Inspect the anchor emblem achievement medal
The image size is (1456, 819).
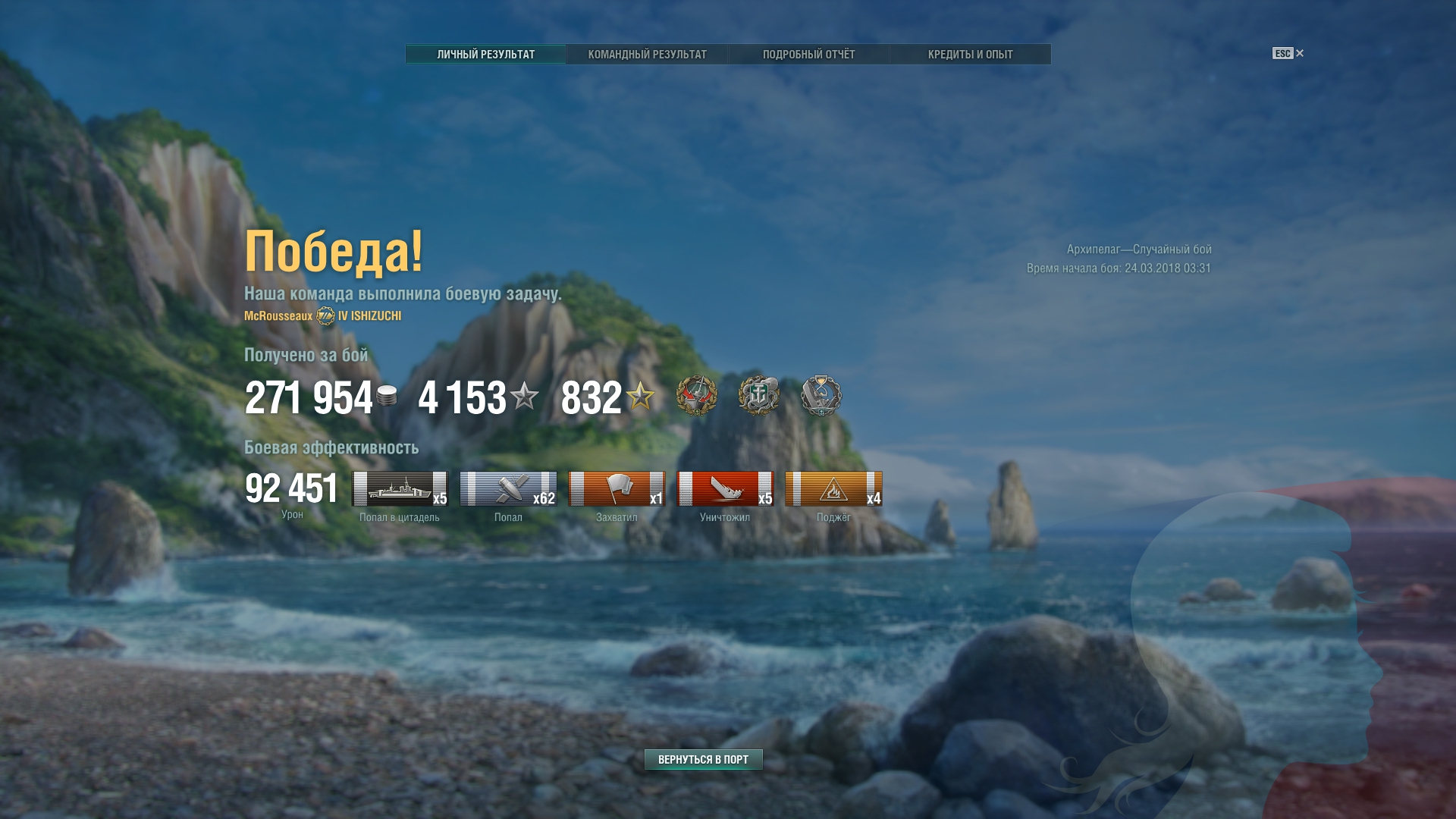[758, 396]
